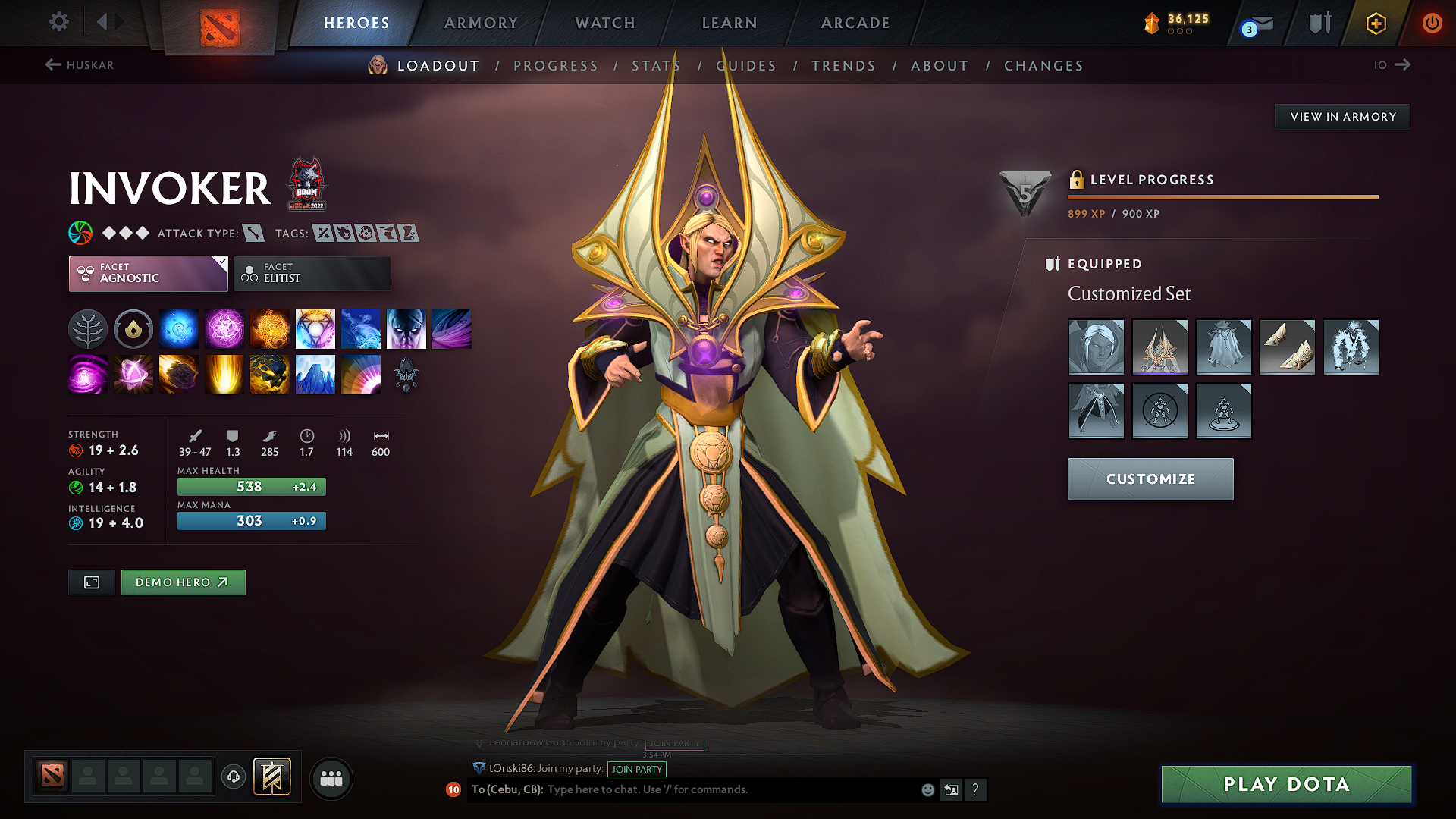Select the Elitist facet
1456x819 pixels.
[x=311, y=273]
